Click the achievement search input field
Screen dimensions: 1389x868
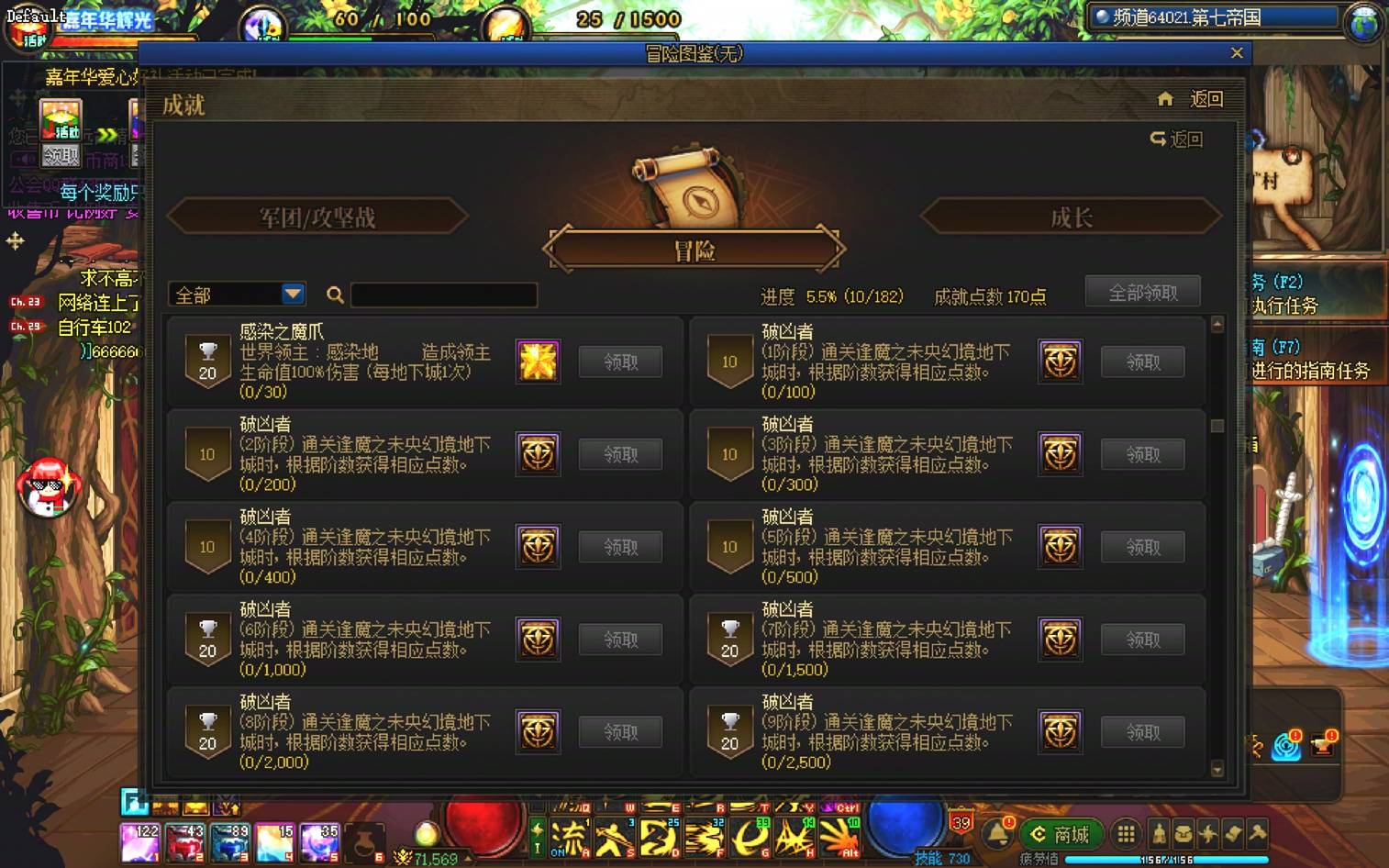point(443,295)
